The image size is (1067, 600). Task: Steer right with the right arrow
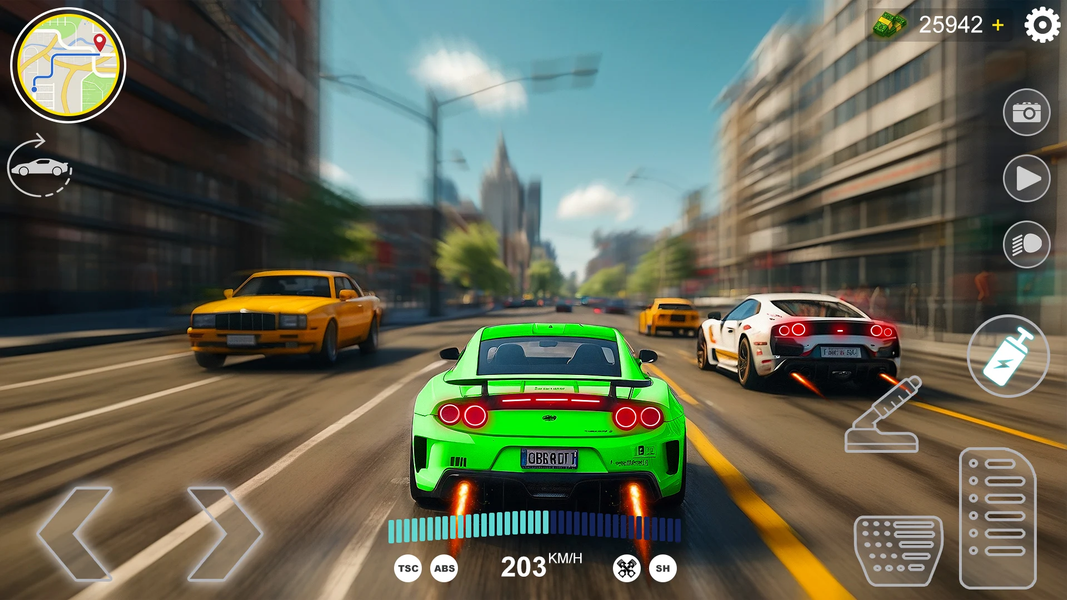(225, 533)
